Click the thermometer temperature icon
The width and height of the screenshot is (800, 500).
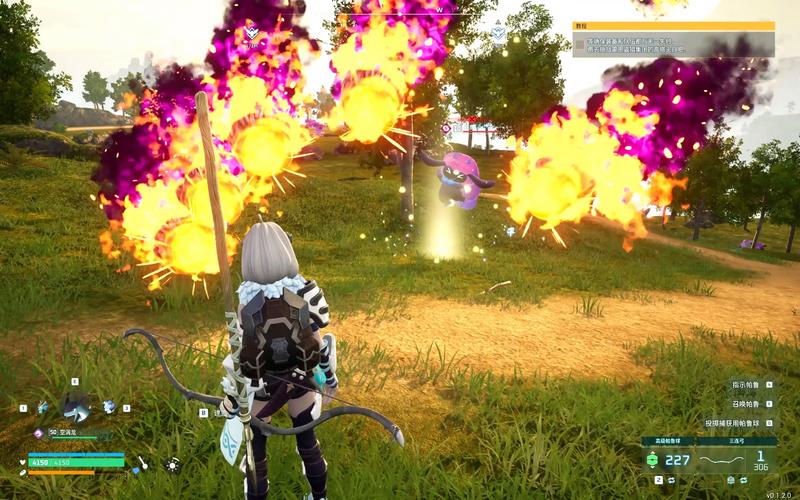tap(142, 463)
